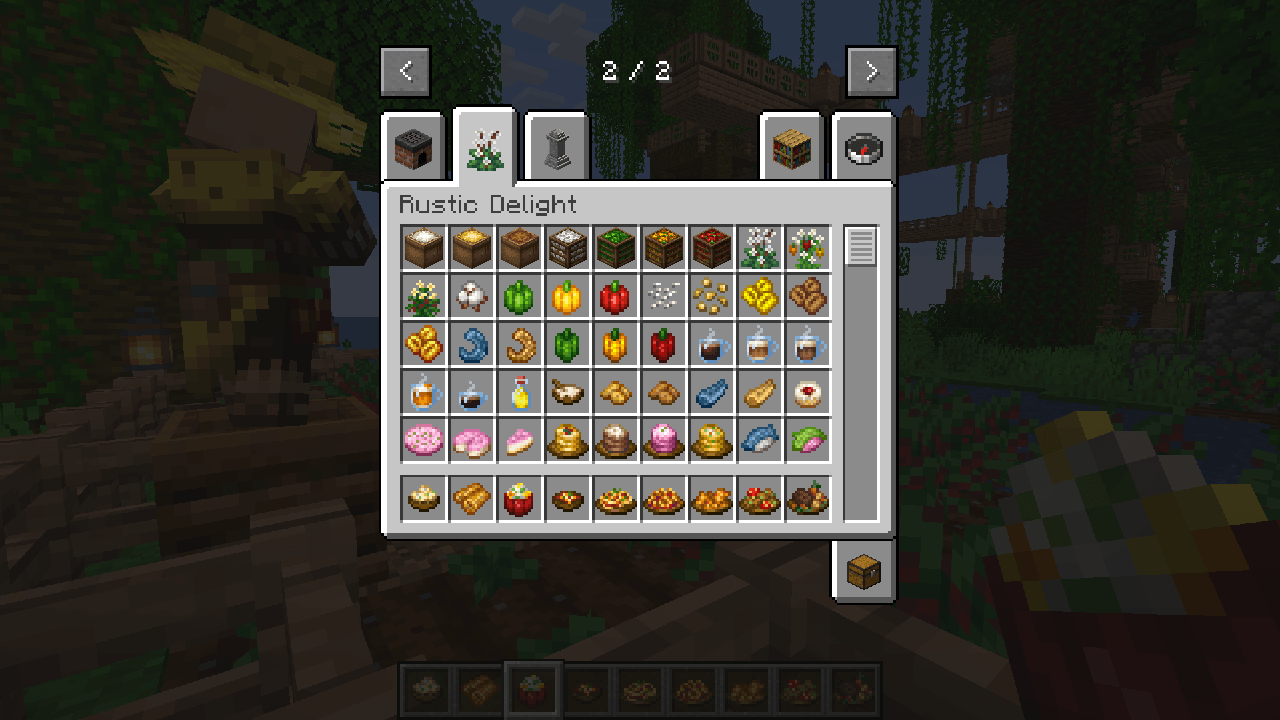Select the cotton boll item
Screen dimensions: 1280x720
pyautogui.click(x=471, y=296)
